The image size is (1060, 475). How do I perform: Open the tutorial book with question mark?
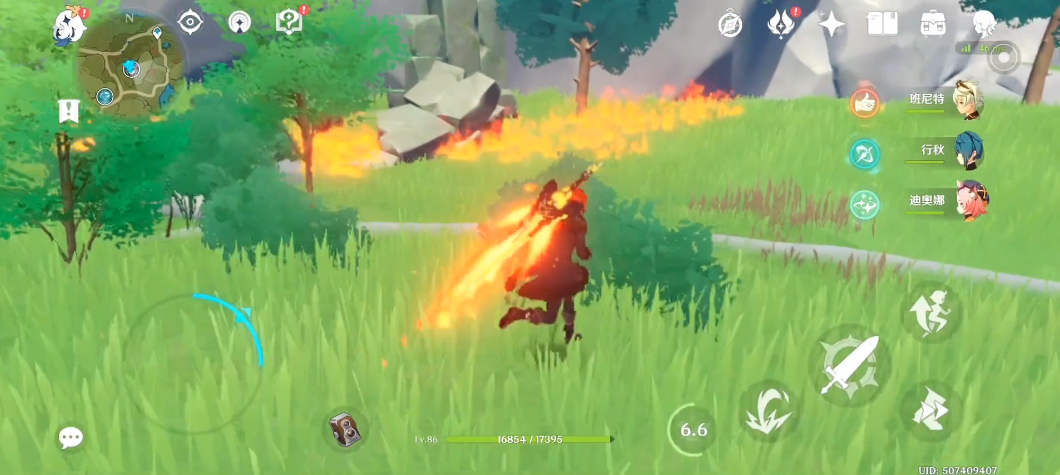[288, 22]
